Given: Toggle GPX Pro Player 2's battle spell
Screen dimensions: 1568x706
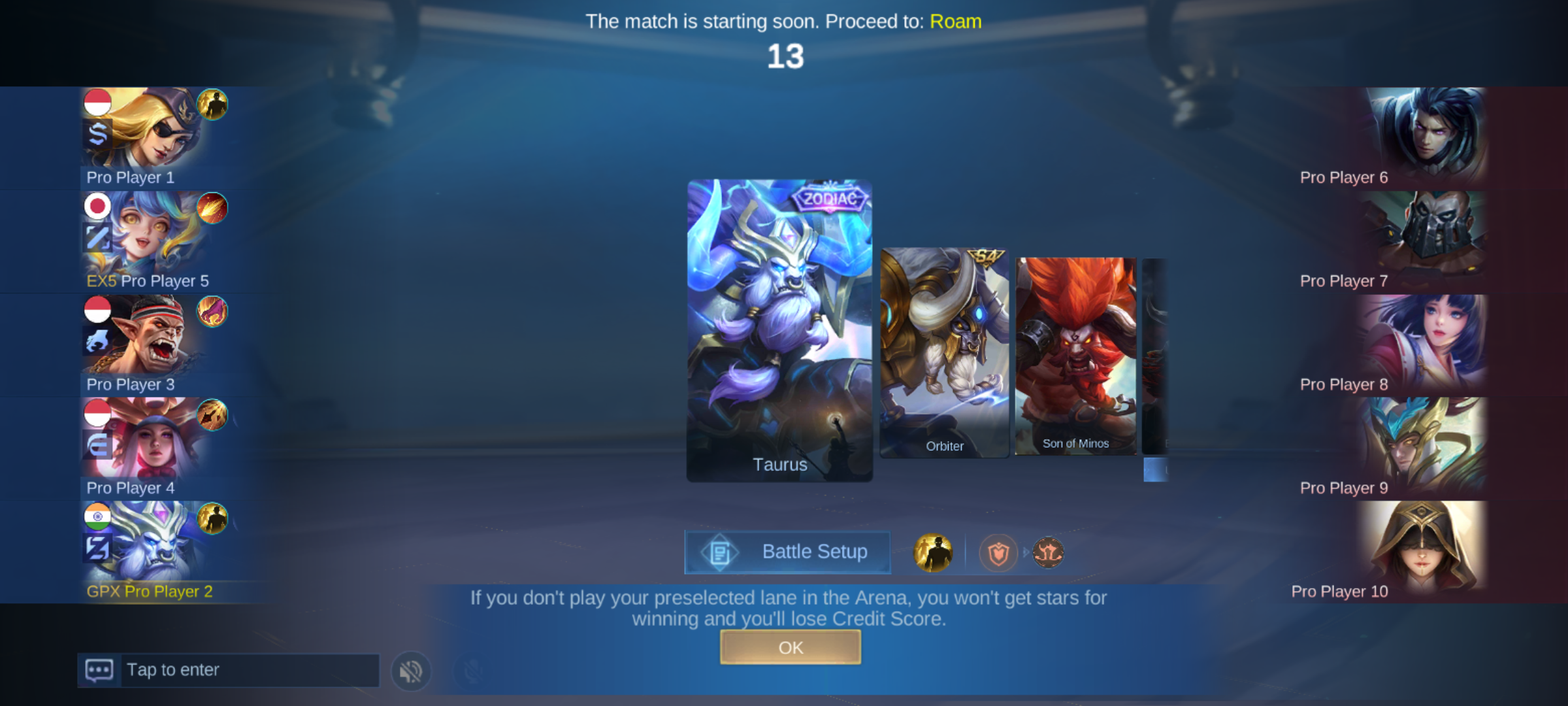Looking at the screenshot, I should tap(214, 518).
